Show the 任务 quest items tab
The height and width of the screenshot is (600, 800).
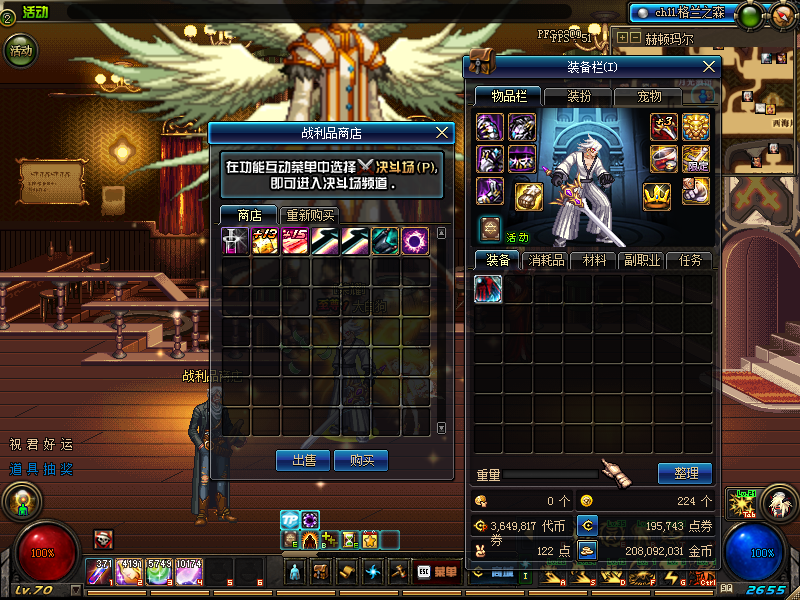(x=691, y=260)
